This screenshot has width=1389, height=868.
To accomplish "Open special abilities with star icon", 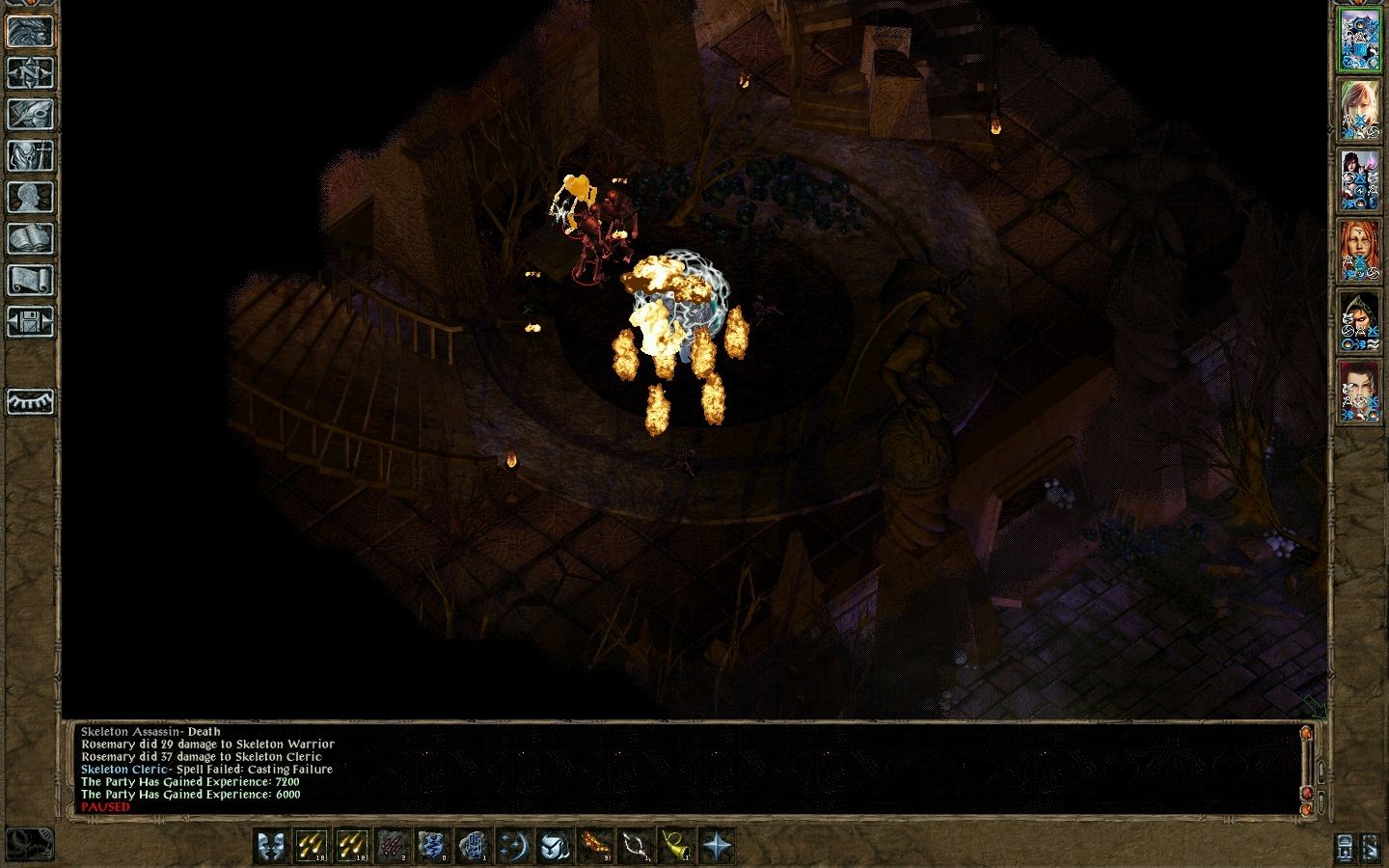I will 717,846.
